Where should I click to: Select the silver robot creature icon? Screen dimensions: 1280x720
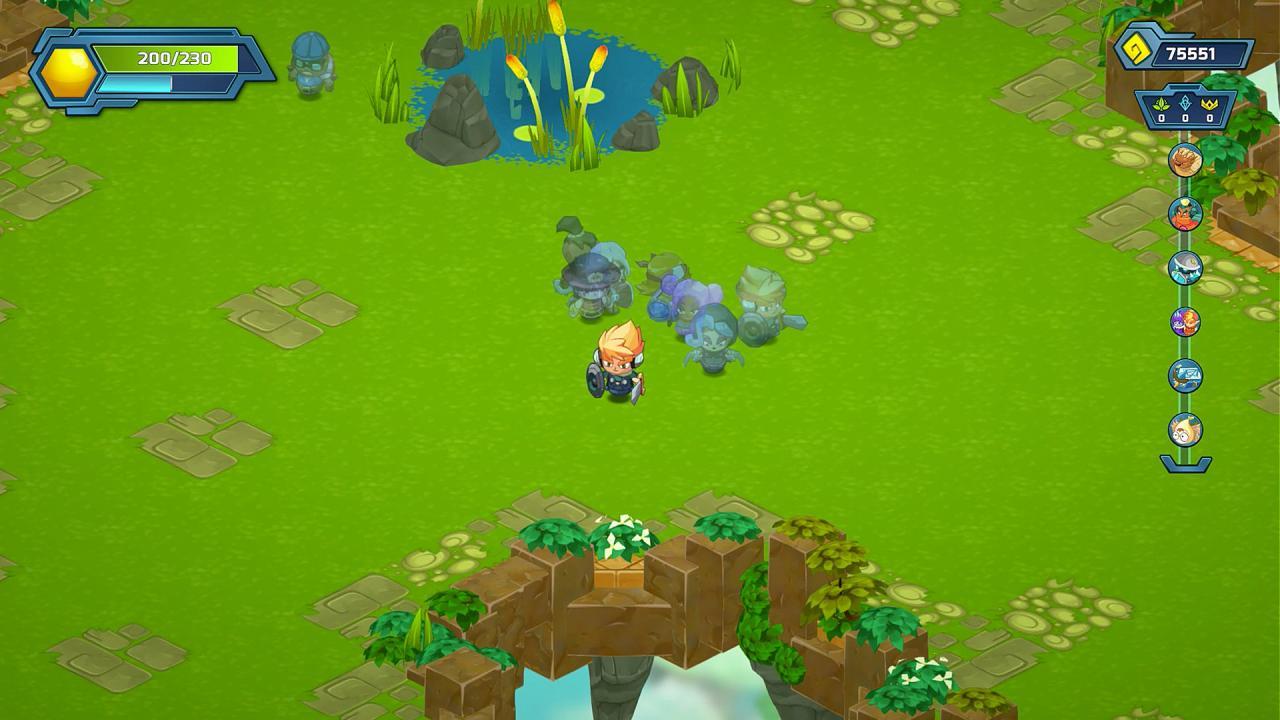coord(1184,268)
